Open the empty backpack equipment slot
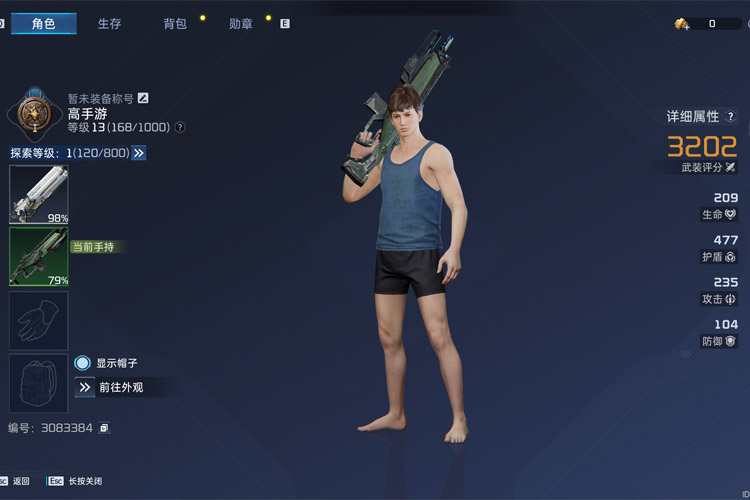Screen dimensions: 750x500 click(x=39, y=382)
